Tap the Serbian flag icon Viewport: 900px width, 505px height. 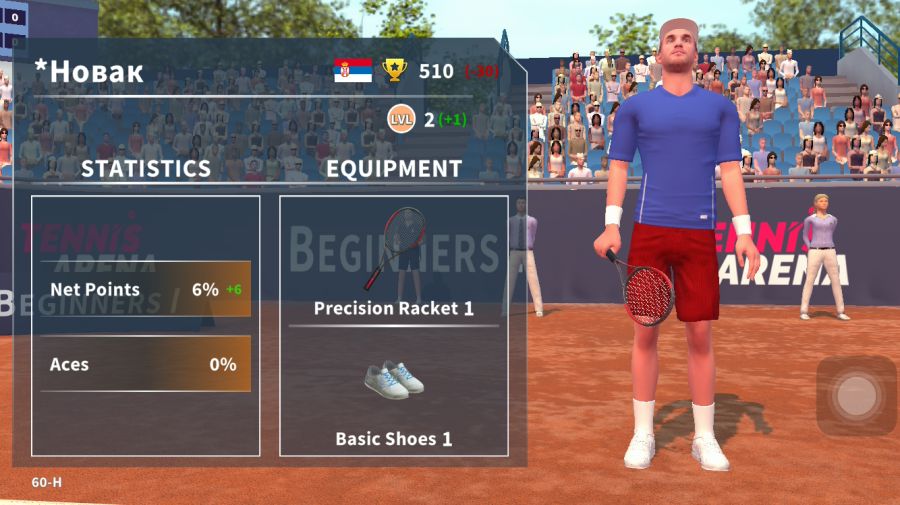pyautogui.click(x=353, y=70)
